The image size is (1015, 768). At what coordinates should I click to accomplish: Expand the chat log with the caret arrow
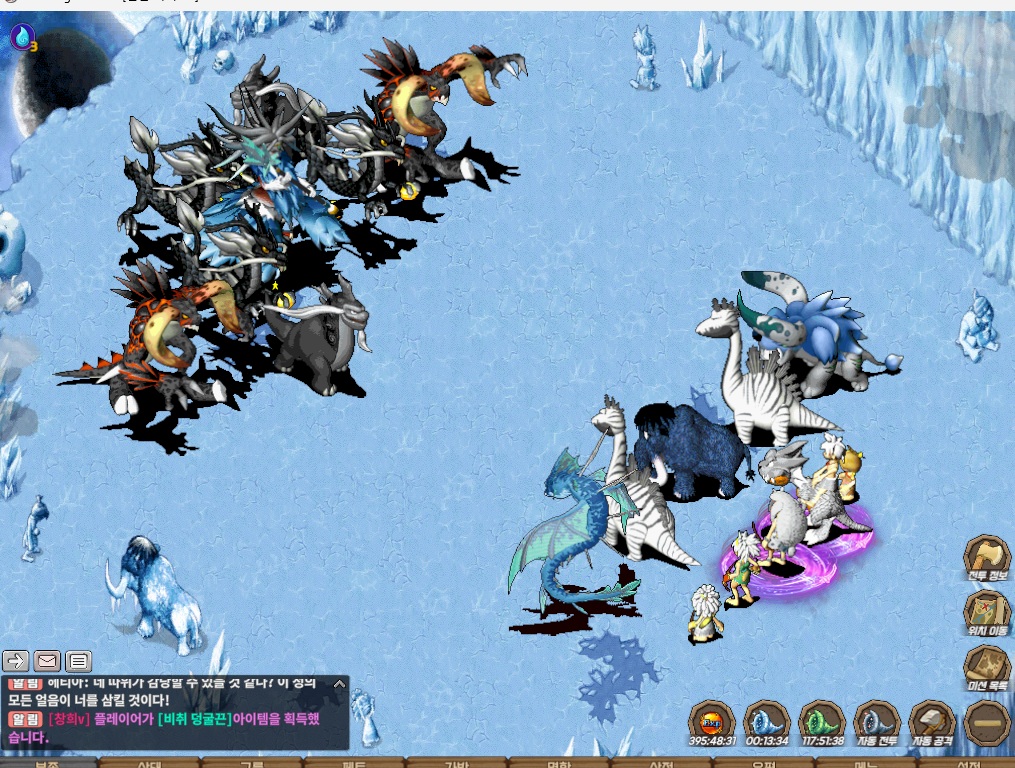pyautogui.click(x=339, y=685)
